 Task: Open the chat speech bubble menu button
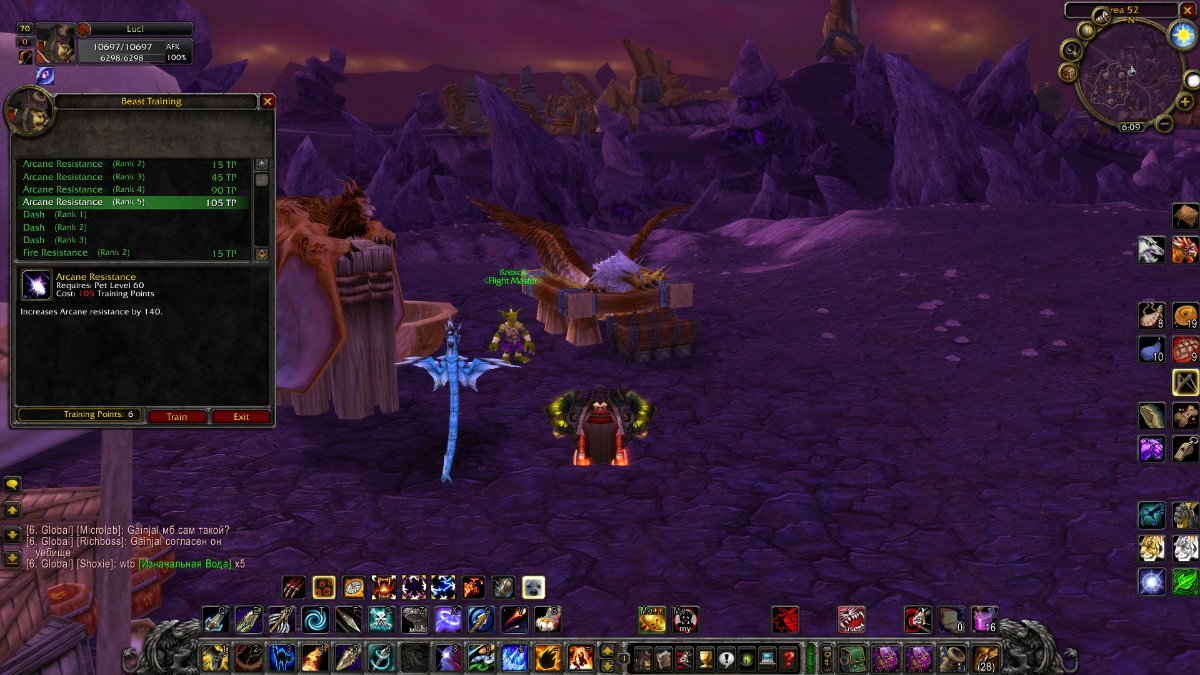(13, 485)
